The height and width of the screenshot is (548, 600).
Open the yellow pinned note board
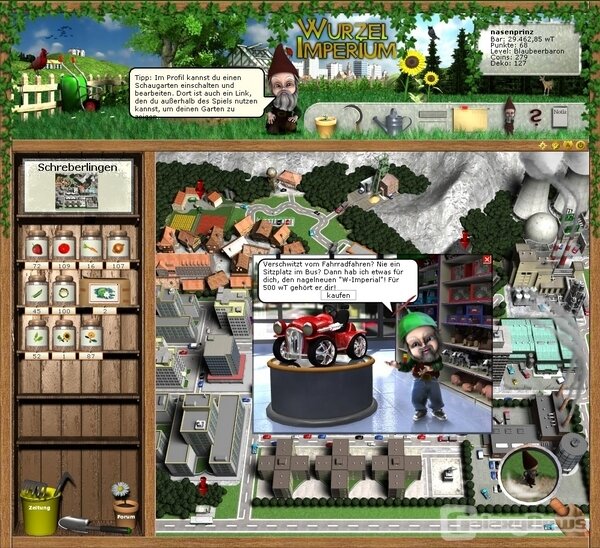pos(469,120)
